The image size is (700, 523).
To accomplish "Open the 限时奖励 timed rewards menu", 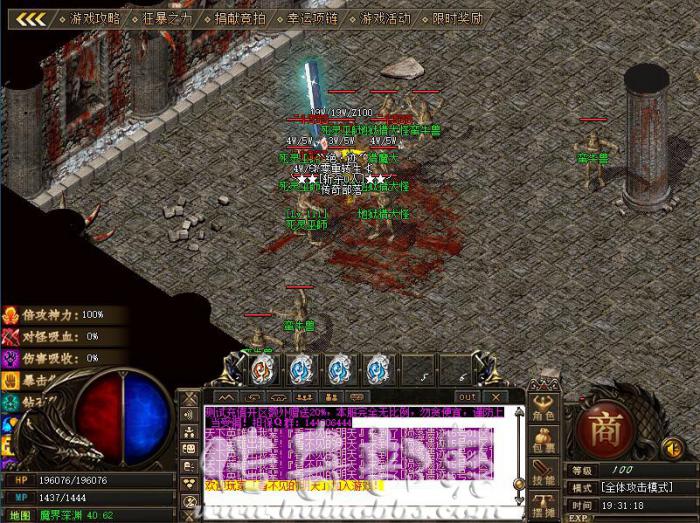I will [457, 19].
